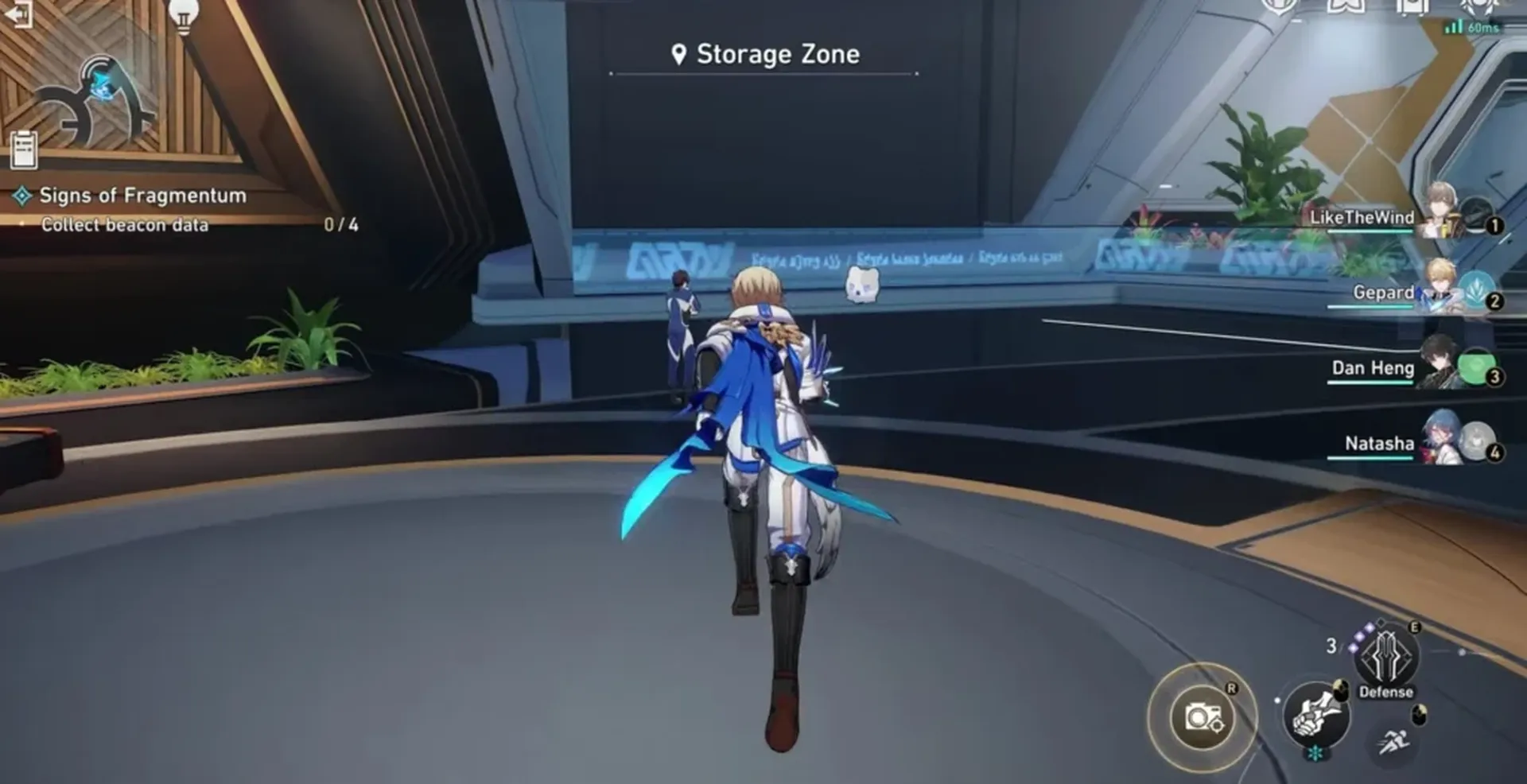This screenshot has width=1527, height=784.
Task: Open the quest journal clipboard icon
Action: tap(24, 149)
